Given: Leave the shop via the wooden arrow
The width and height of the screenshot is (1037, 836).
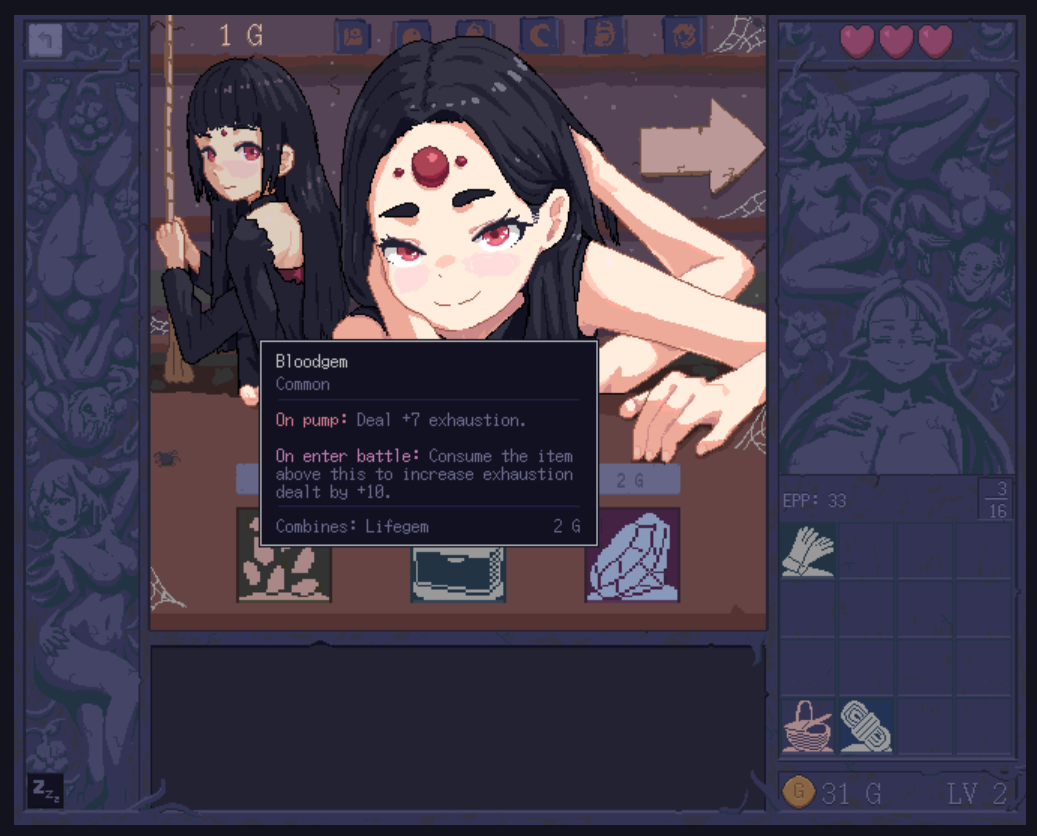Looking at the screenshot, I should pyautogui.click(x=701, y=146).
